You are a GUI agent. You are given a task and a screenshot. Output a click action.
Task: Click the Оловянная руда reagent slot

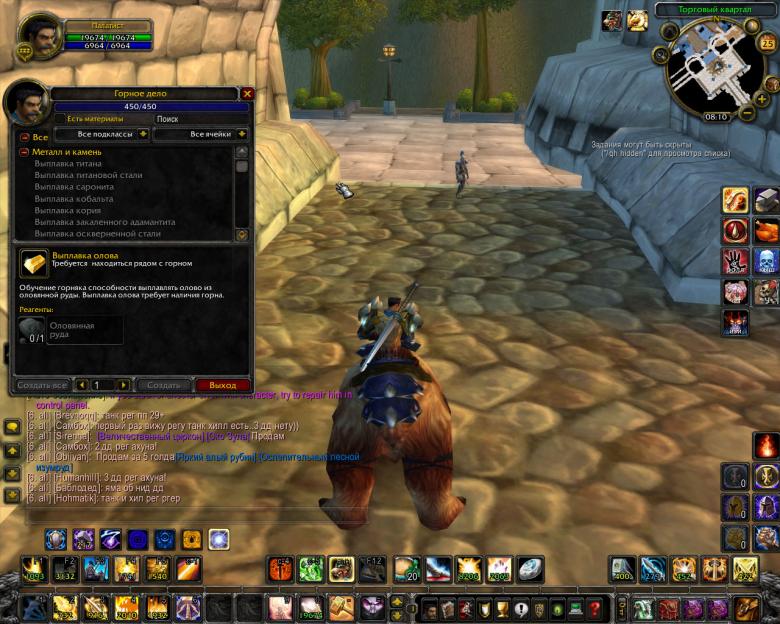[x=34, y=331]
